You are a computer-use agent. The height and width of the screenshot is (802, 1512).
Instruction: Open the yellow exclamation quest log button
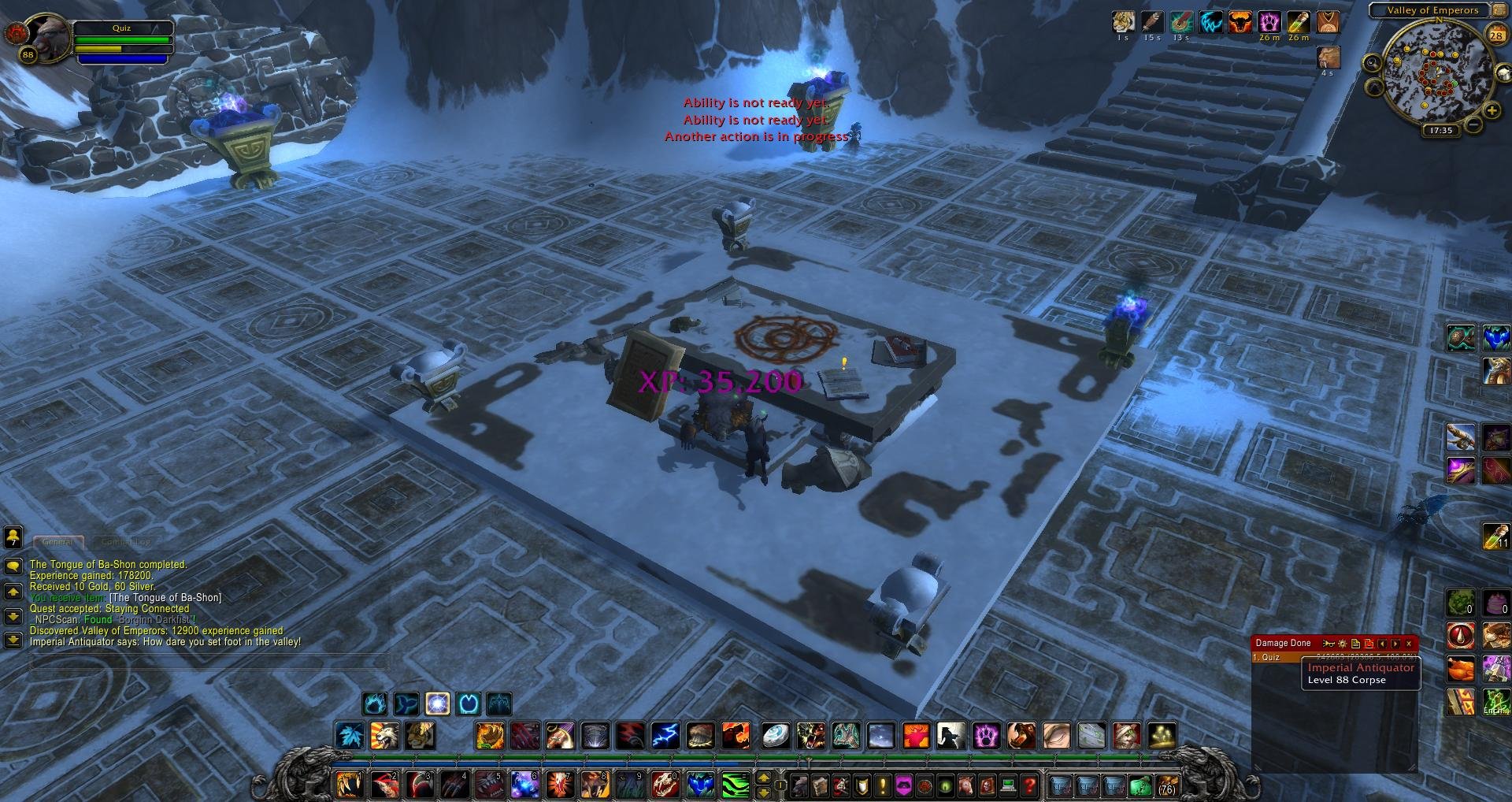point(882,785)
